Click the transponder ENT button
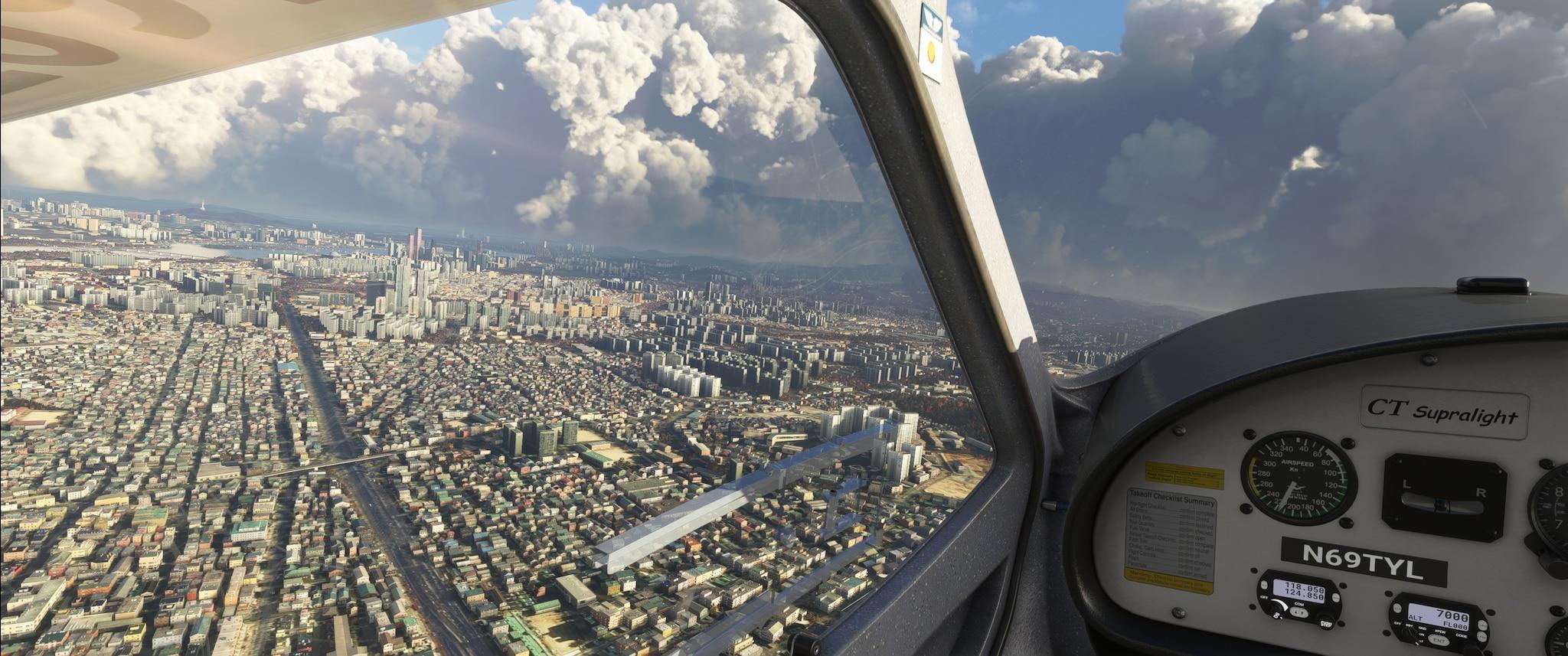This screenshot has width=1568, height=656. [x=1439, y=641]
